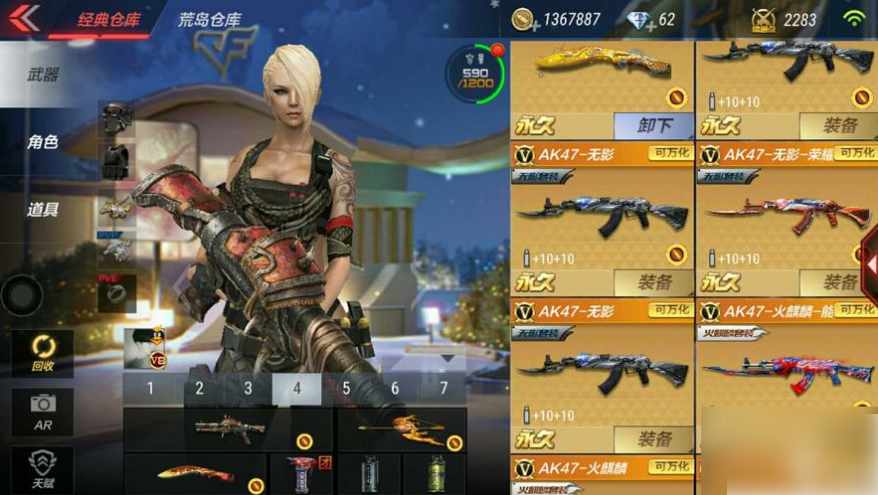Image resolution: width=878 pixels, height=495 pixels.
Task: Switch to the 经典仓库 tab
Action: pos(110,19)
